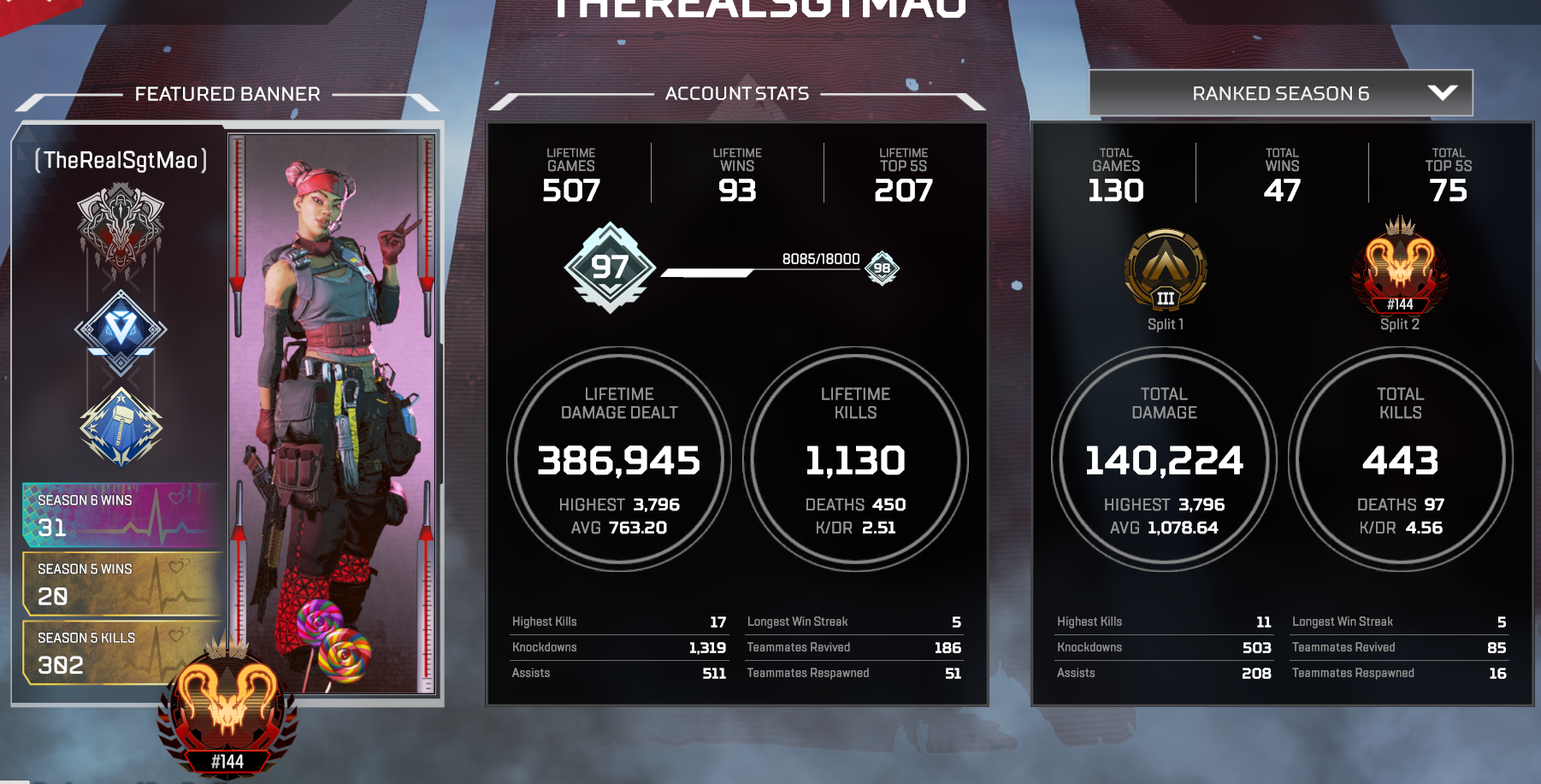Open the level 97 account badge
Image resolution: width=1541 pixels, height=784 pixels.
(x=609, y=268)
